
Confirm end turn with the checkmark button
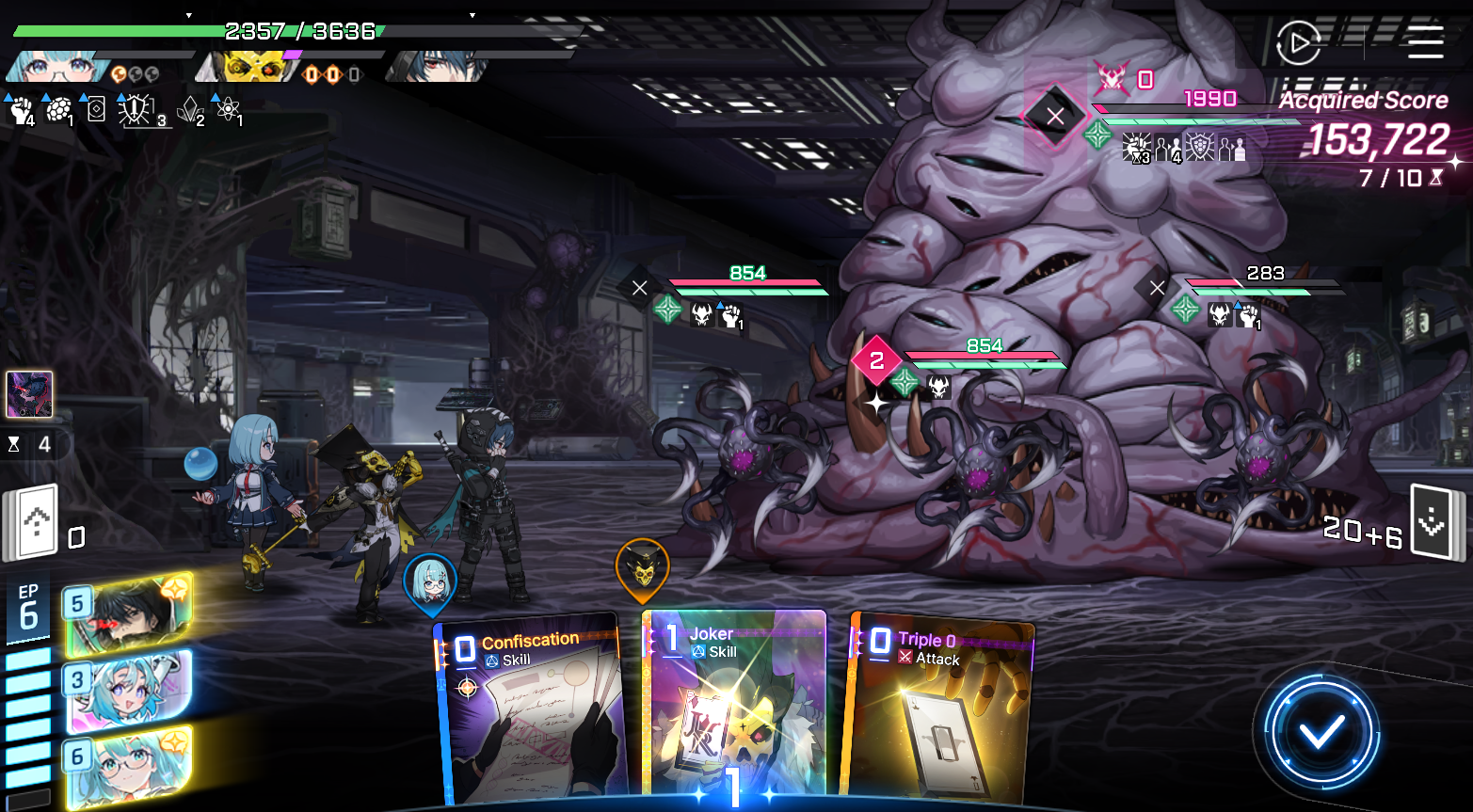(1321, 732)
